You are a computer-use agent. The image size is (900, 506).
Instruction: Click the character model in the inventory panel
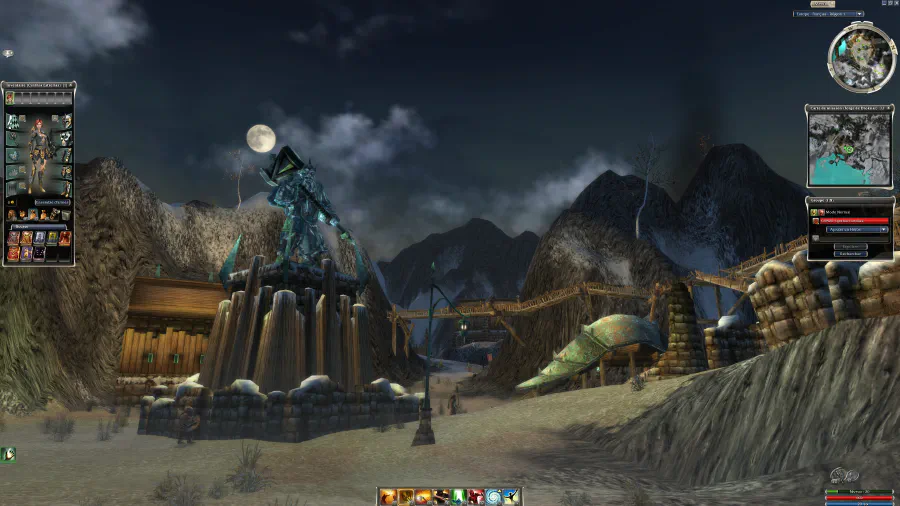coord(39,153)
